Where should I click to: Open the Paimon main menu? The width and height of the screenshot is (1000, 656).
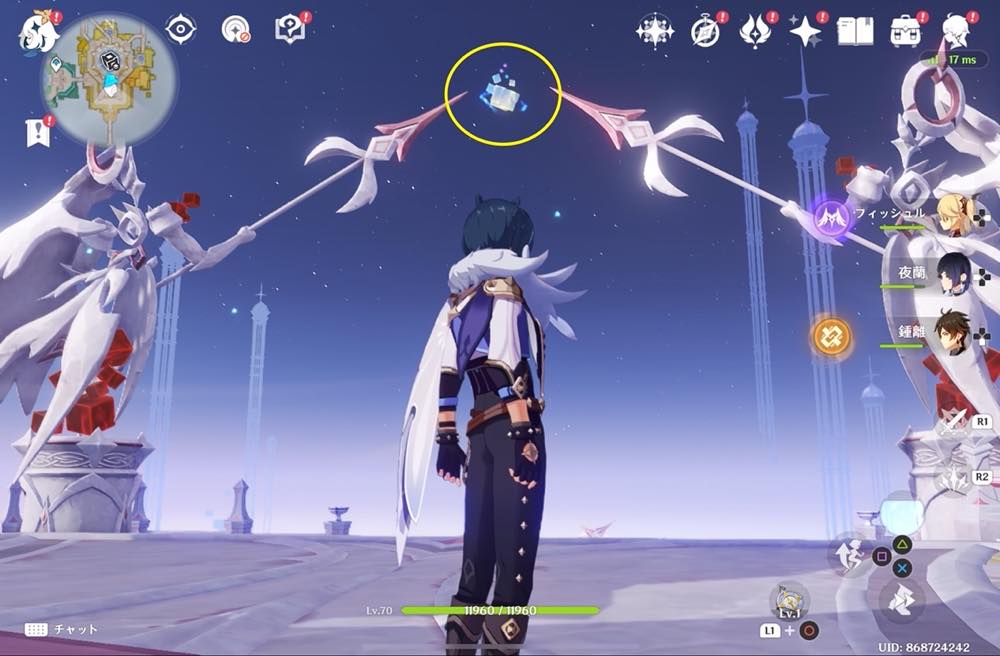coord(36,30)
